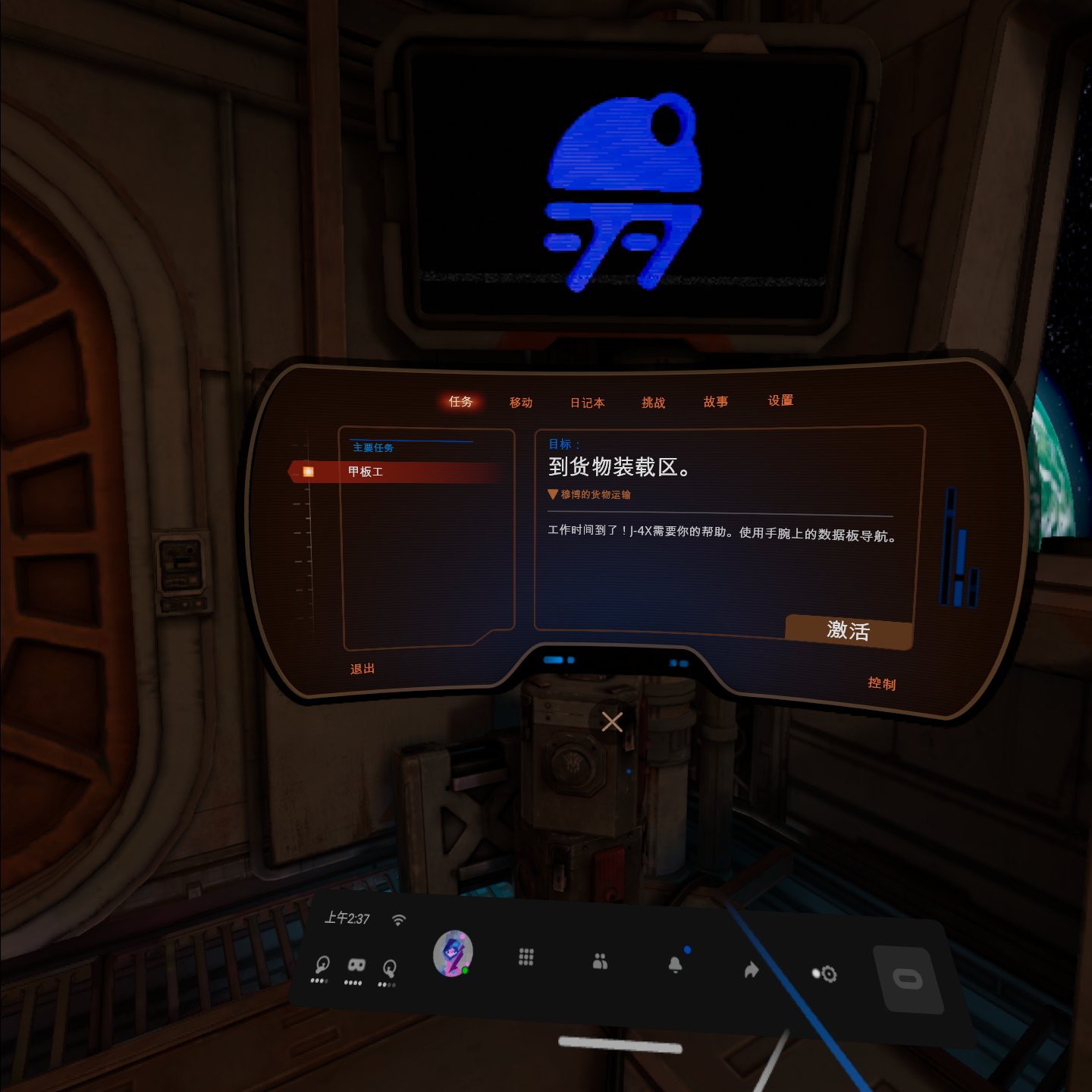
Task: Choose 退出 to exit
Action: pyautogui.click(x=362, y=669)
